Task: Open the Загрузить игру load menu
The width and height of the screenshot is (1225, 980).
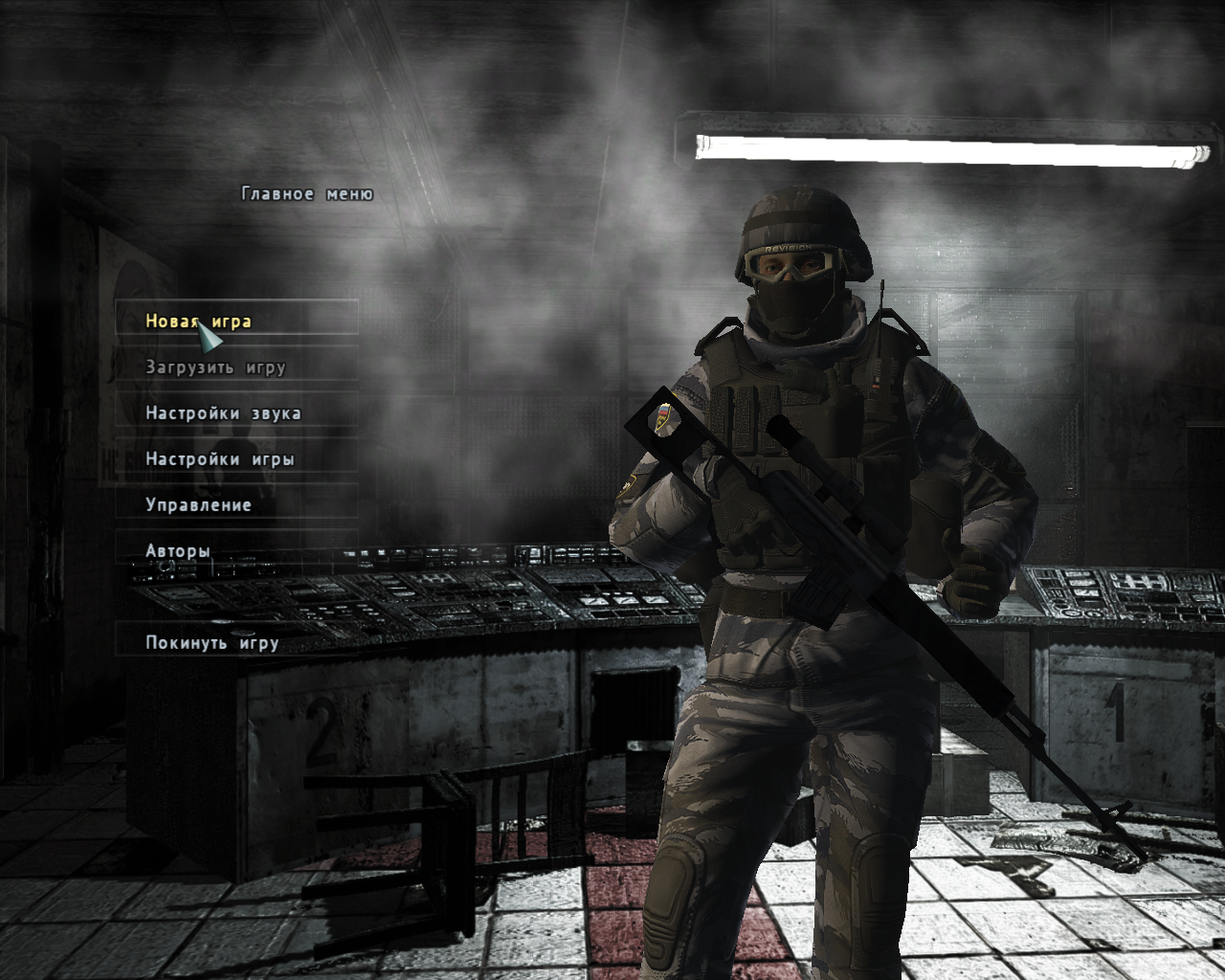Action: (x=215, y=367)
